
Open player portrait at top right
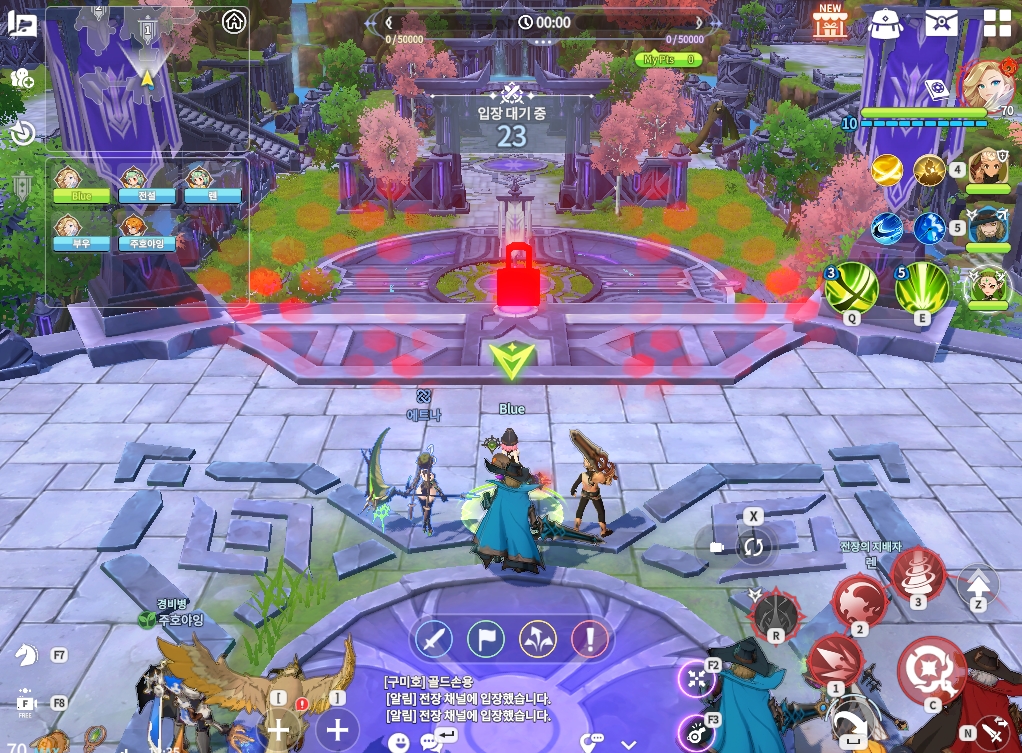tap(988, 86)
